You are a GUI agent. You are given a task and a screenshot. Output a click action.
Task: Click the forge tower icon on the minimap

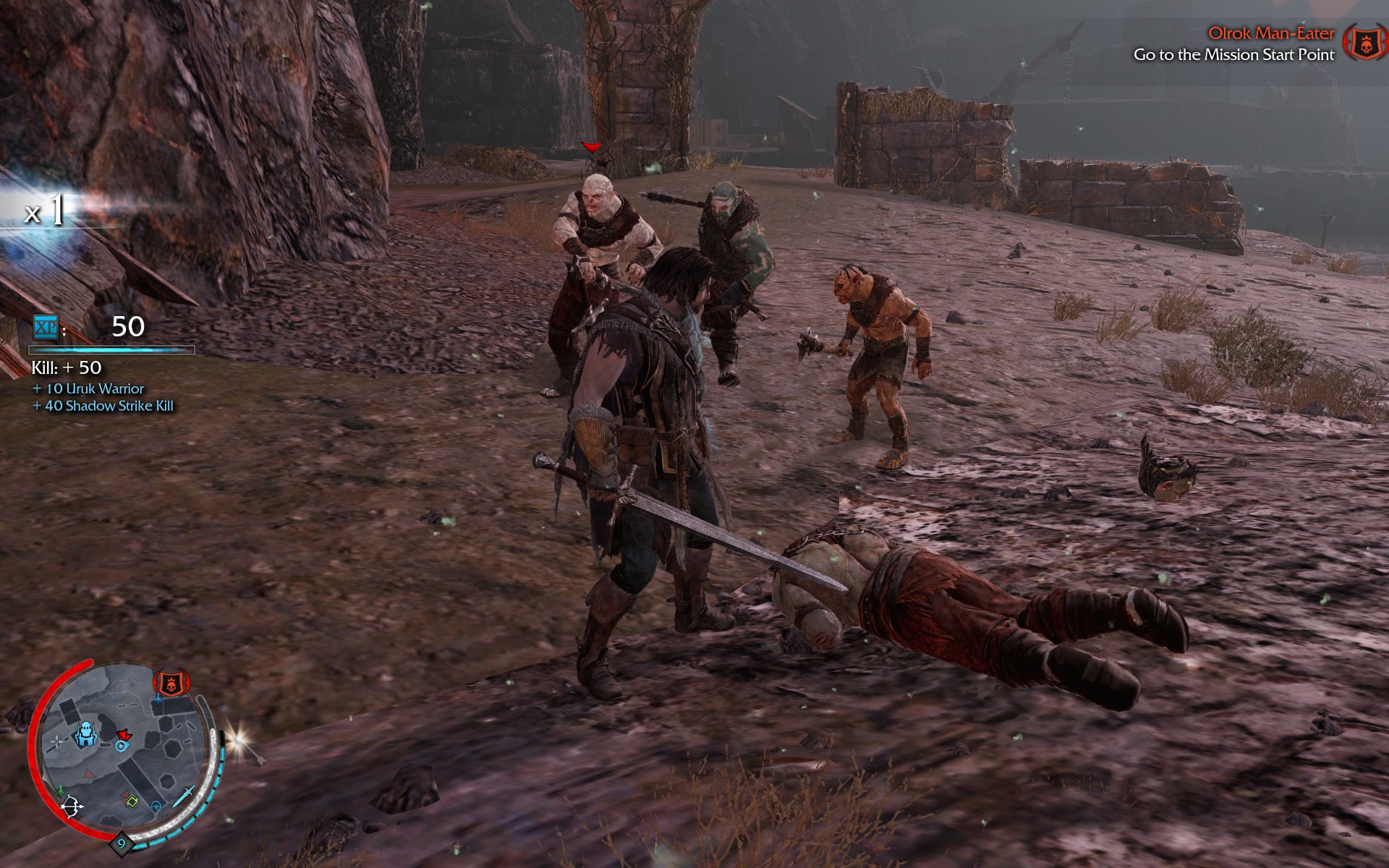point(86,733)
